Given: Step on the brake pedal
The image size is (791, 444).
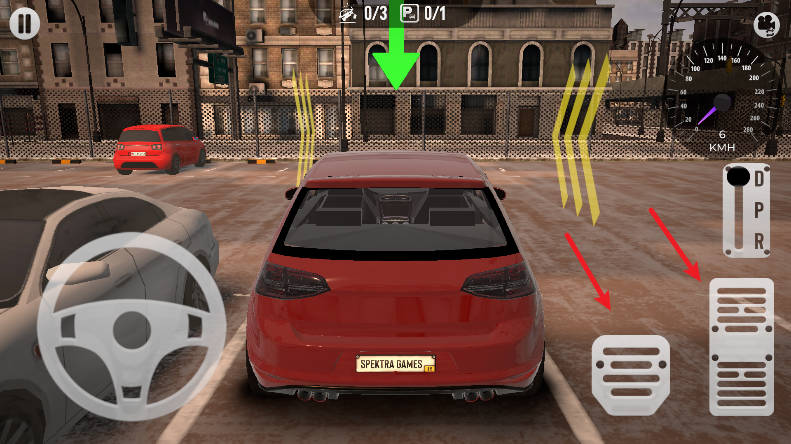Looking at the screenshot, I should (x=630, y=372).
